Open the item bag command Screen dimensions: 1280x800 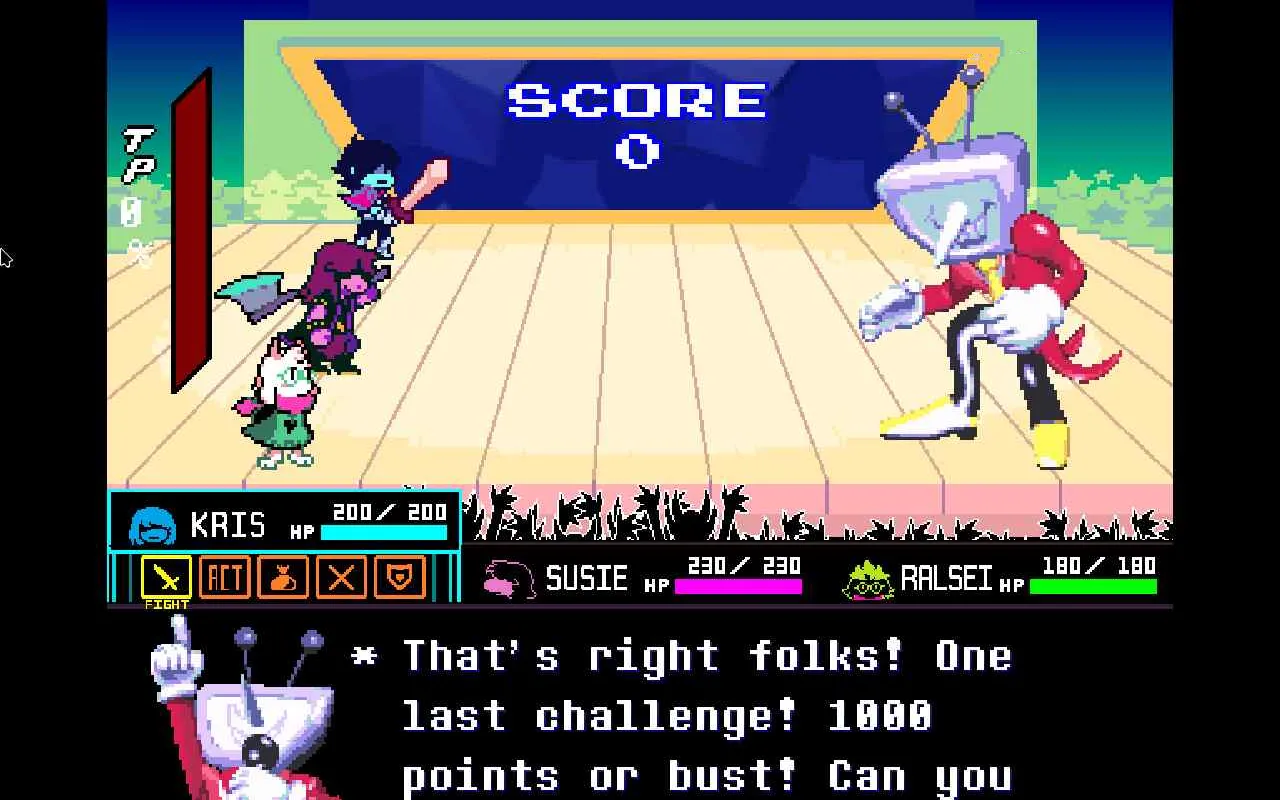coord(283,577)
